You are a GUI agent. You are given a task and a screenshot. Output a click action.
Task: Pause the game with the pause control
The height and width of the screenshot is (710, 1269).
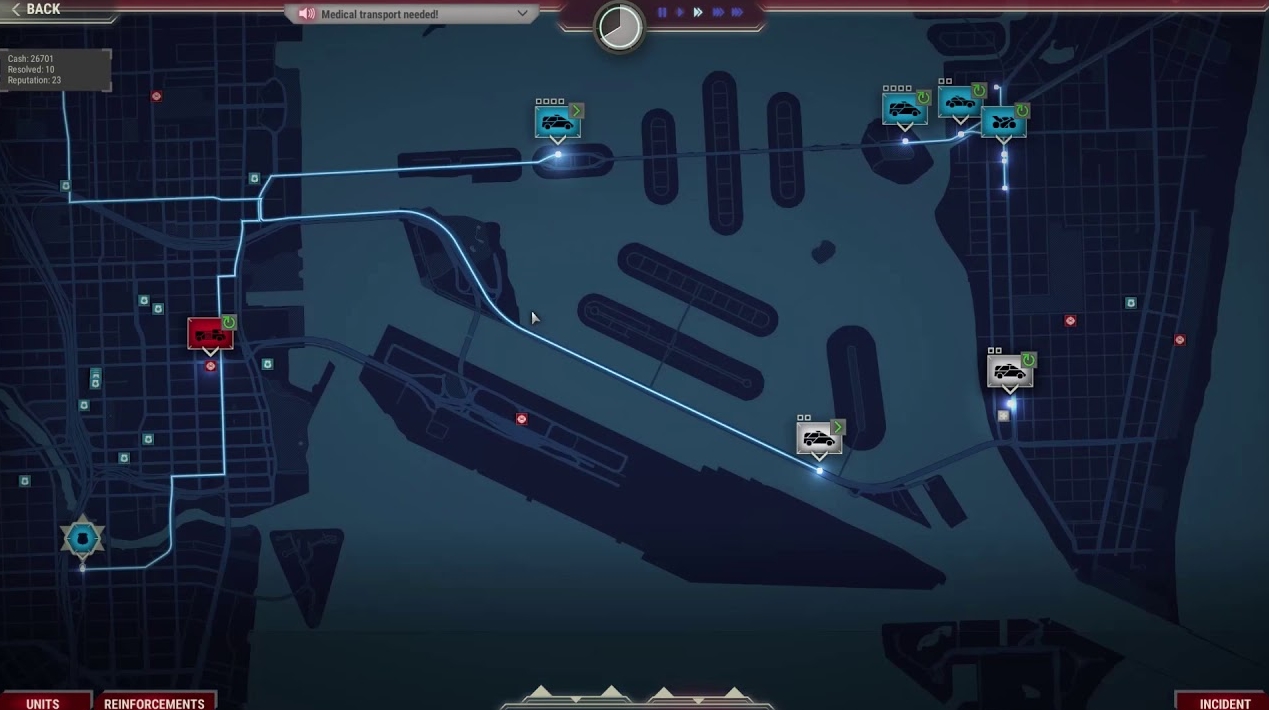point(662,13)
